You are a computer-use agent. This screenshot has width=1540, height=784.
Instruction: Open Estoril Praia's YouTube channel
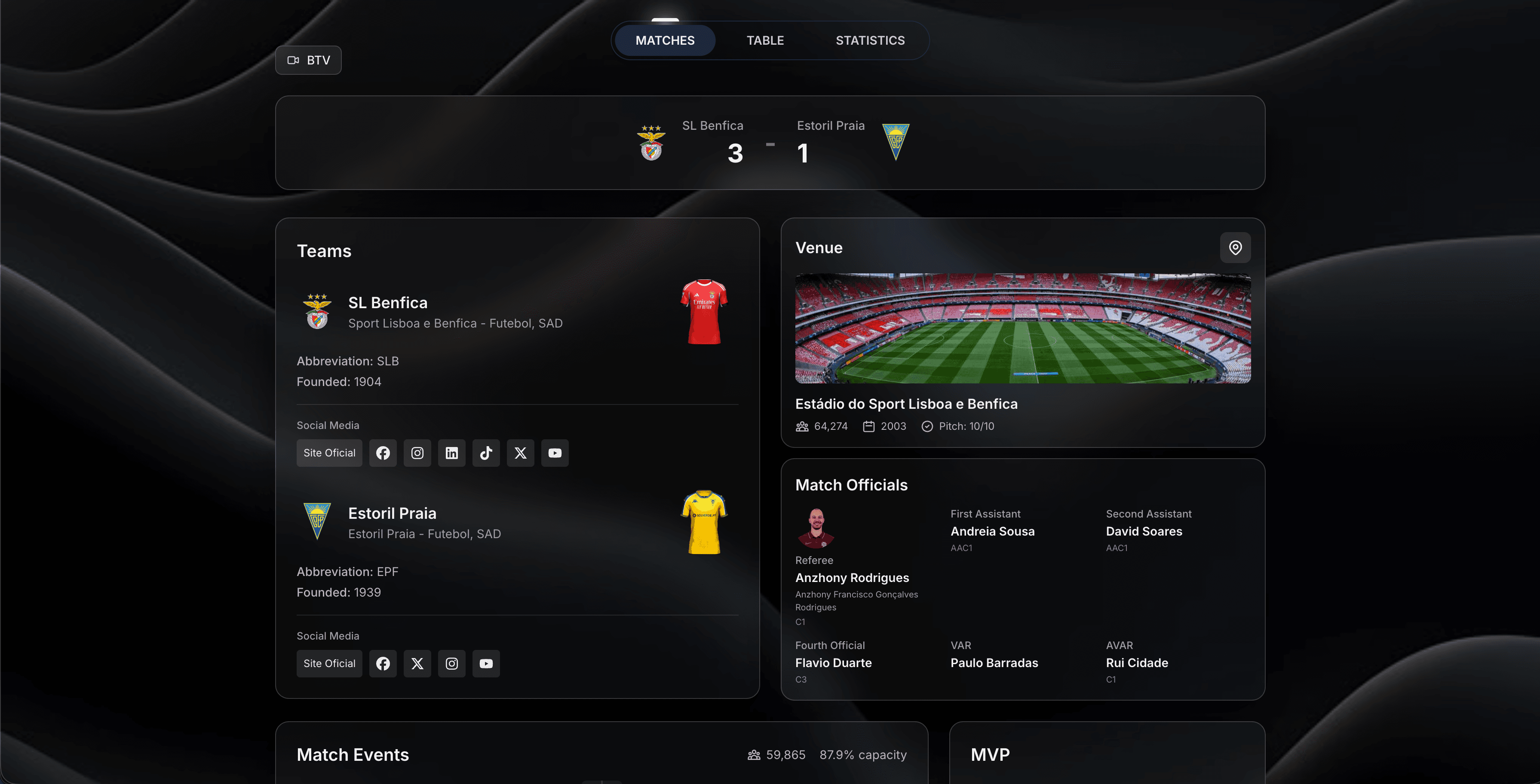pyautogui.click(x=486, y=663)
